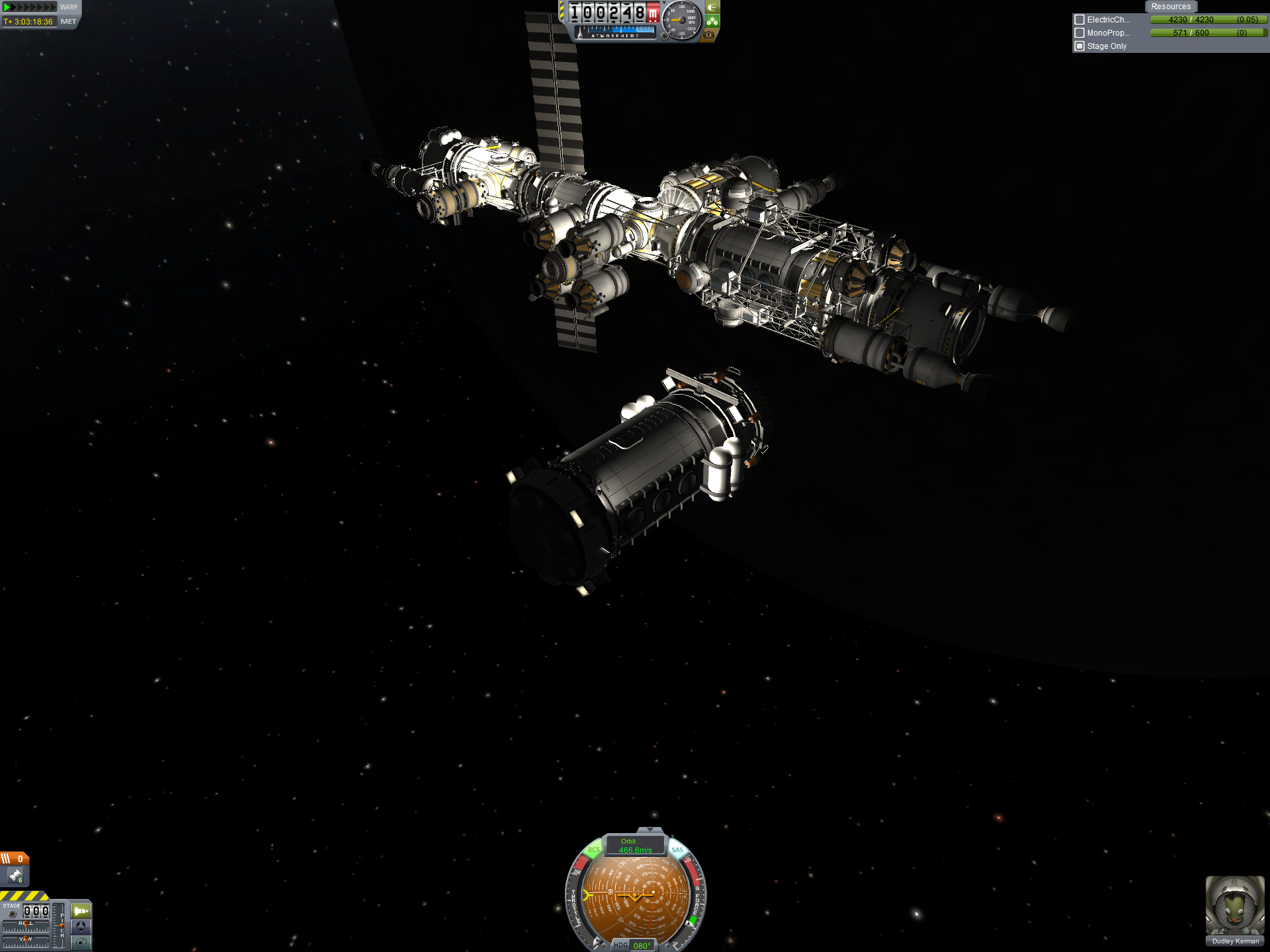Toggle the Stage Only checkbox

(x=1079, y=46)
